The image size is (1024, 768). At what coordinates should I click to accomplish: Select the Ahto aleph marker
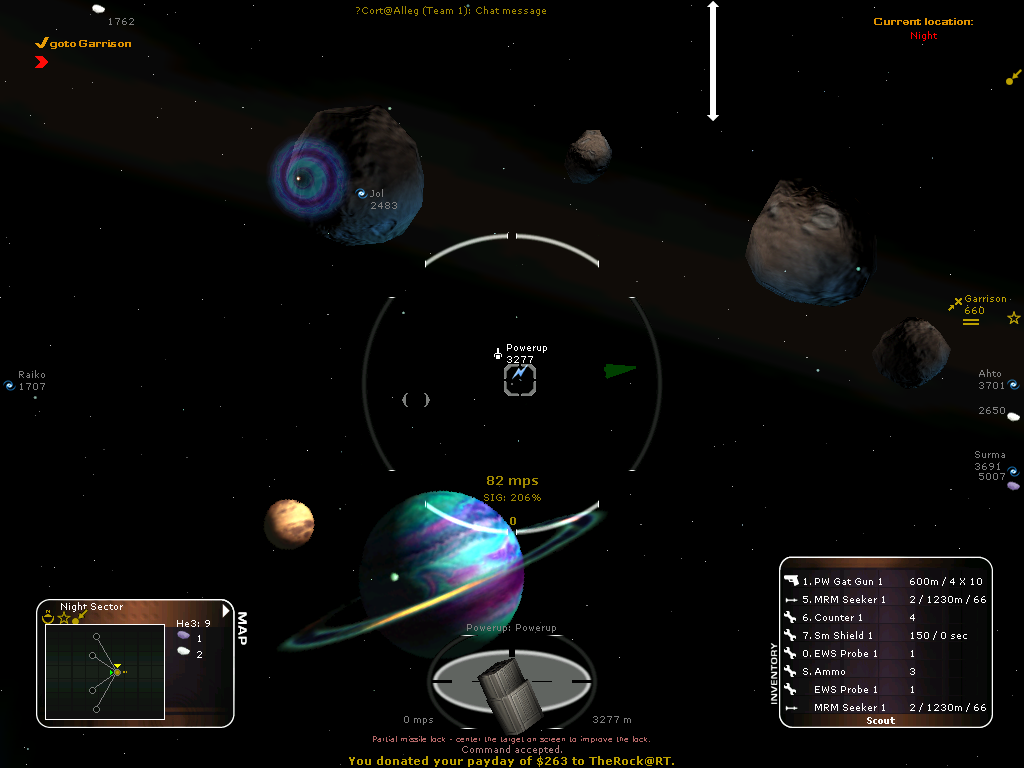tap(1012, 384)
